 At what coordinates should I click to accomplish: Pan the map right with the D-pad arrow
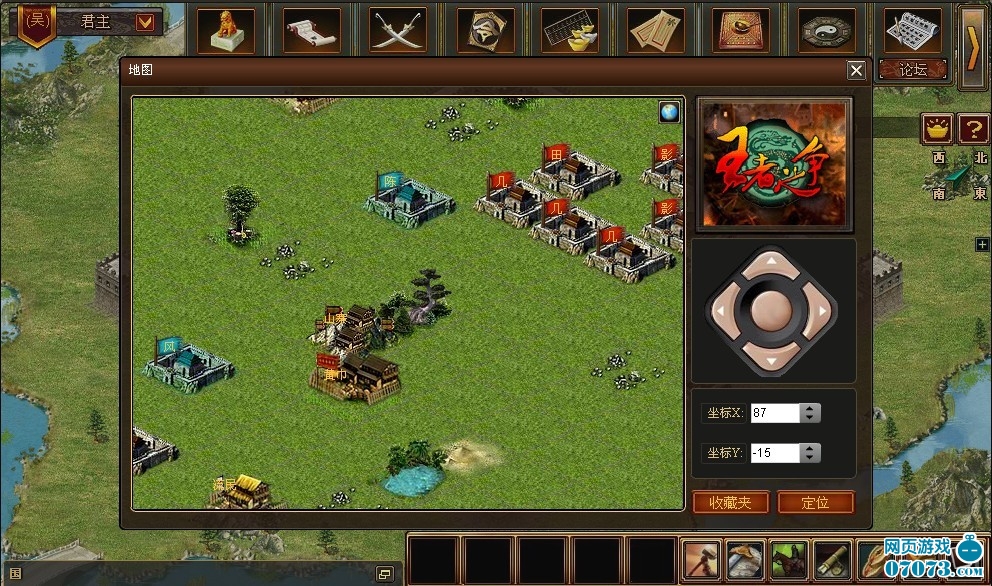pos(823,311)
